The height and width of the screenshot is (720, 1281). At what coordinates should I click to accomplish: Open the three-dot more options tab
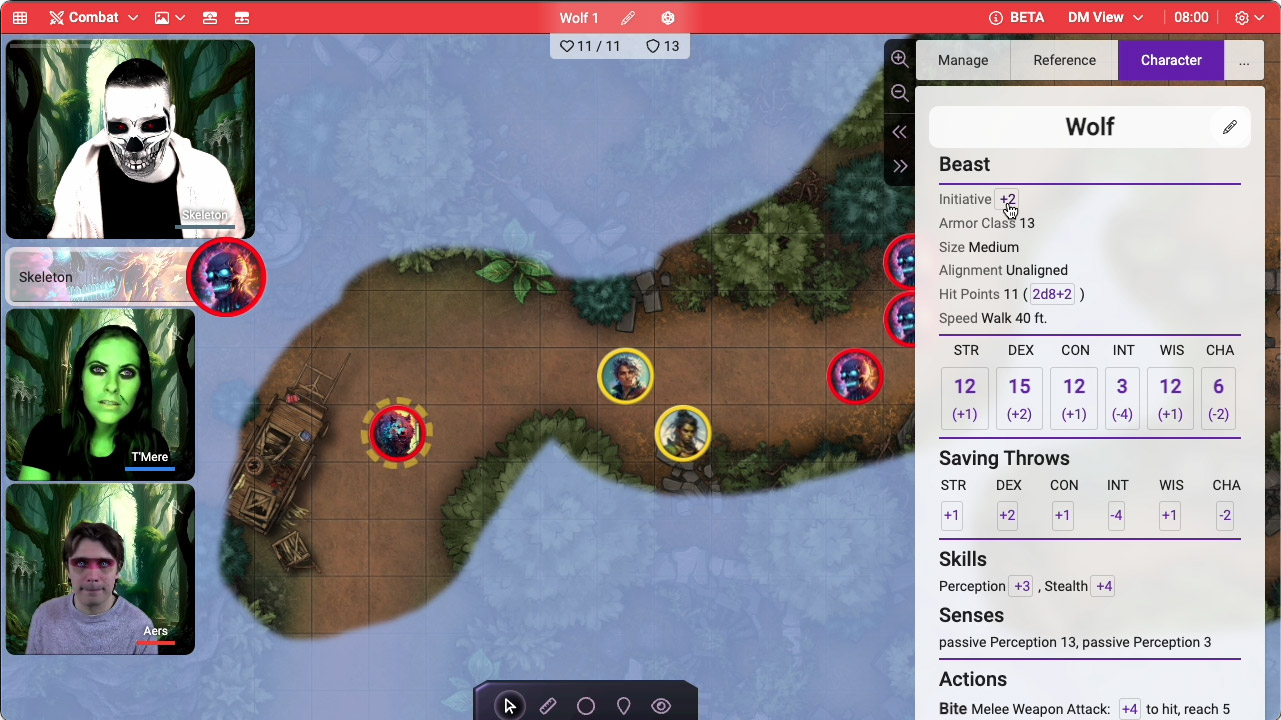1244,61
